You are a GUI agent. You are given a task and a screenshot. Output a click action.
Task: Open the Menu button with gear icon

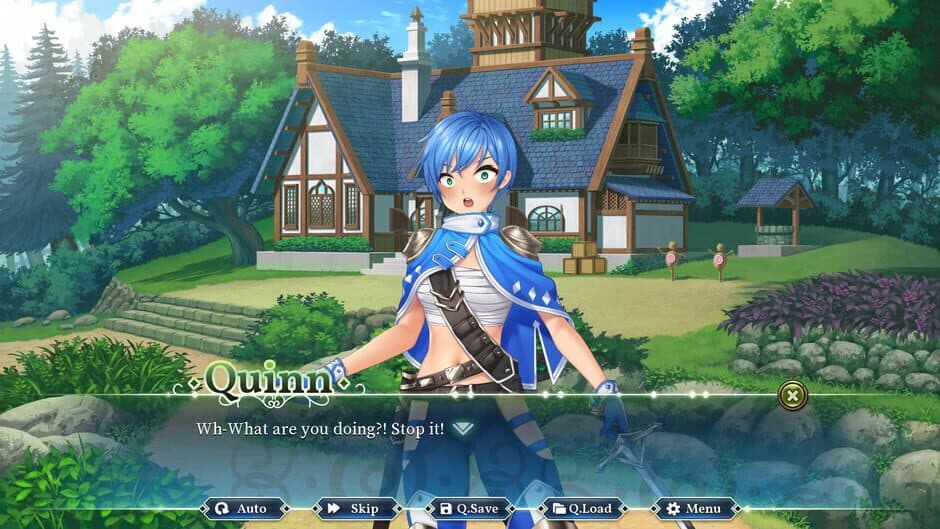pyautogui.click(x=695, y=508)
